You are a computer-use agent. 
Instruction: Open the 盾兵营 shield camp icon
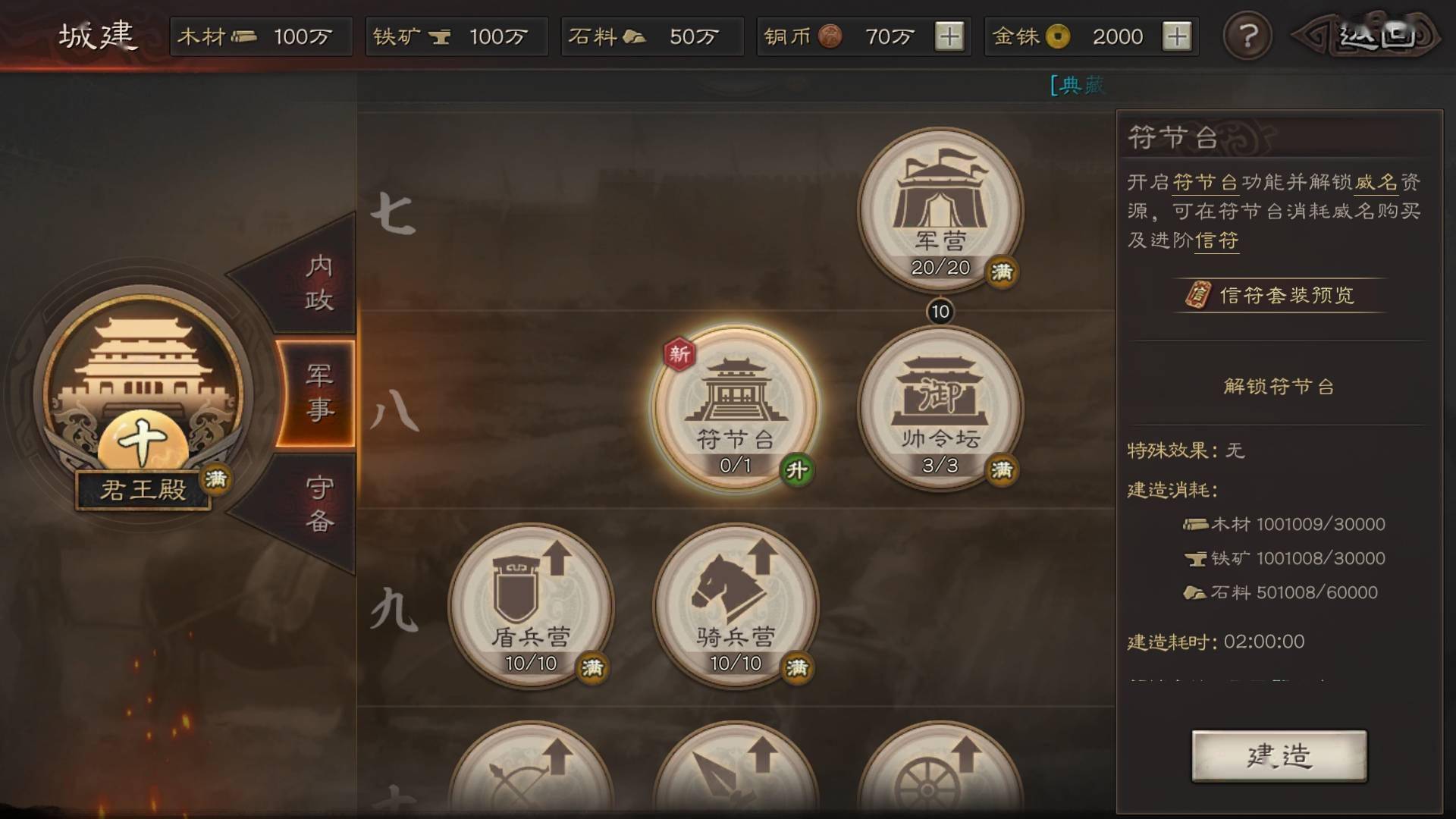[x=531, y=607]
